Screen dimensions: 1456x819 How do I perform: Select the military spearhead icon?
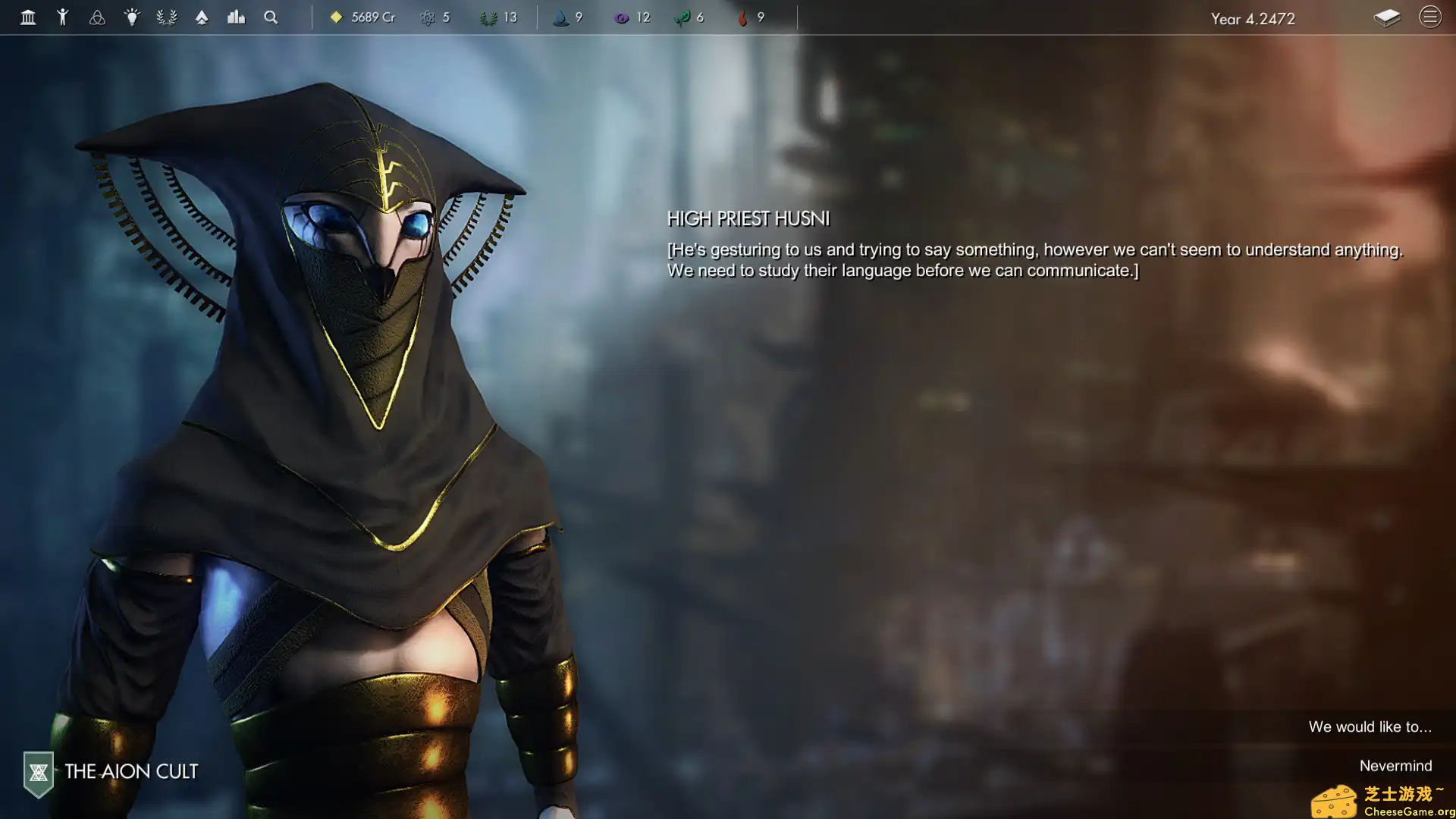(x=201, y=17)
